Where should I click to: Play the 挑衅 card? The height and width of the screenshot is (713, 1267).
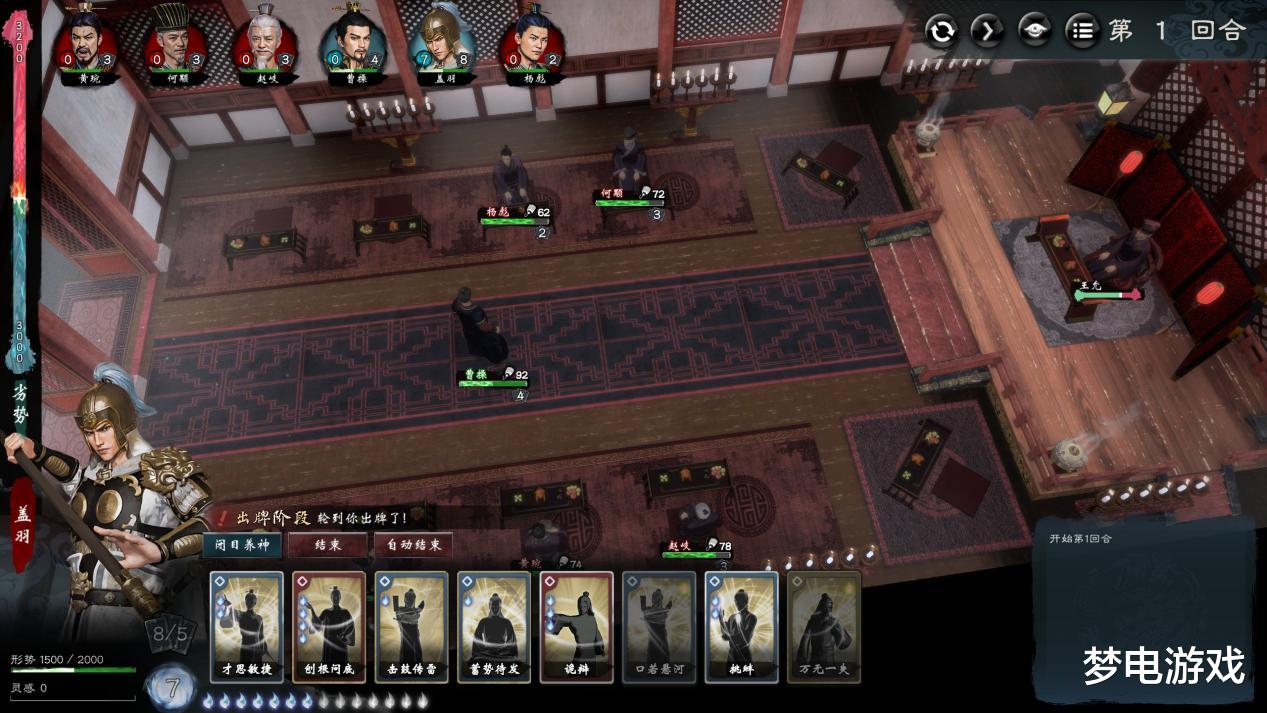click(x=741, y=627)
